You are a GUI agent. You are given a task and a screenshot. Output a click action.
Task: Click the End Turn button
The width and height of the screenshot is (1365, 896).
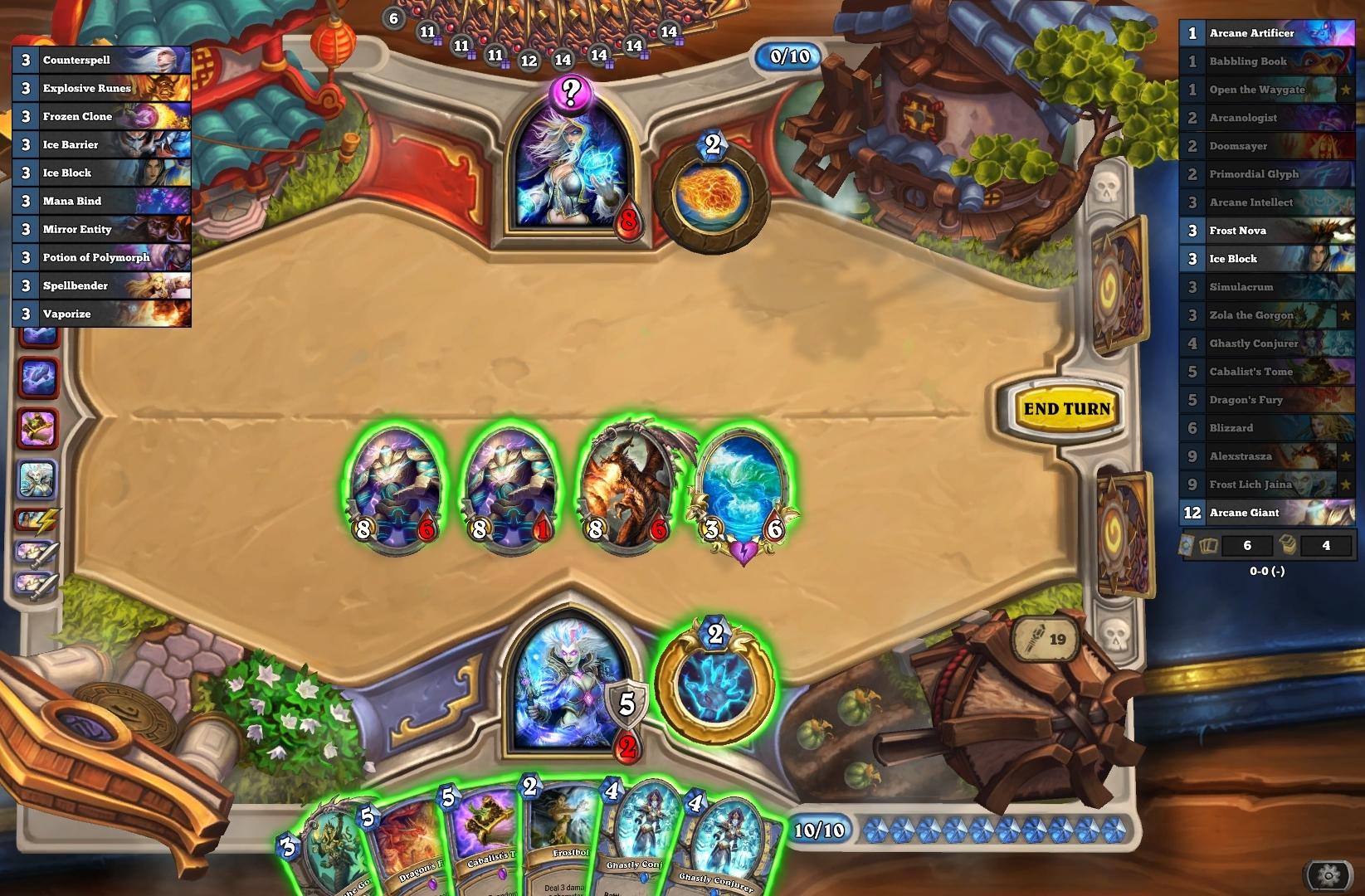[x=1066, y=409]
